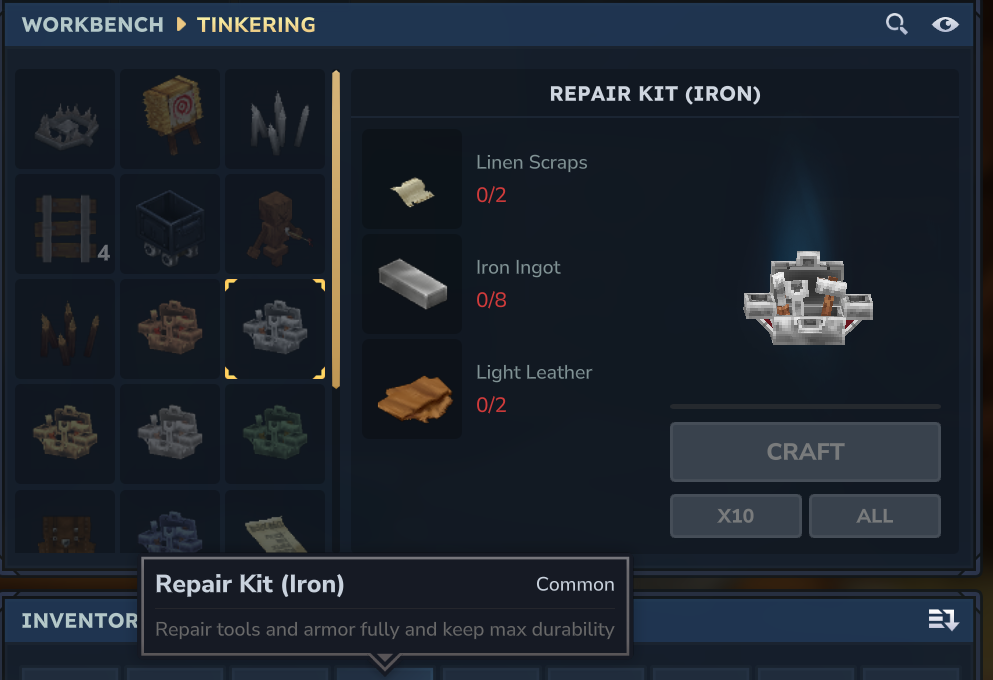Screen dimensions: 993x680
Task: Choose the wooden training dummy recipe
Action: (275, 224)
